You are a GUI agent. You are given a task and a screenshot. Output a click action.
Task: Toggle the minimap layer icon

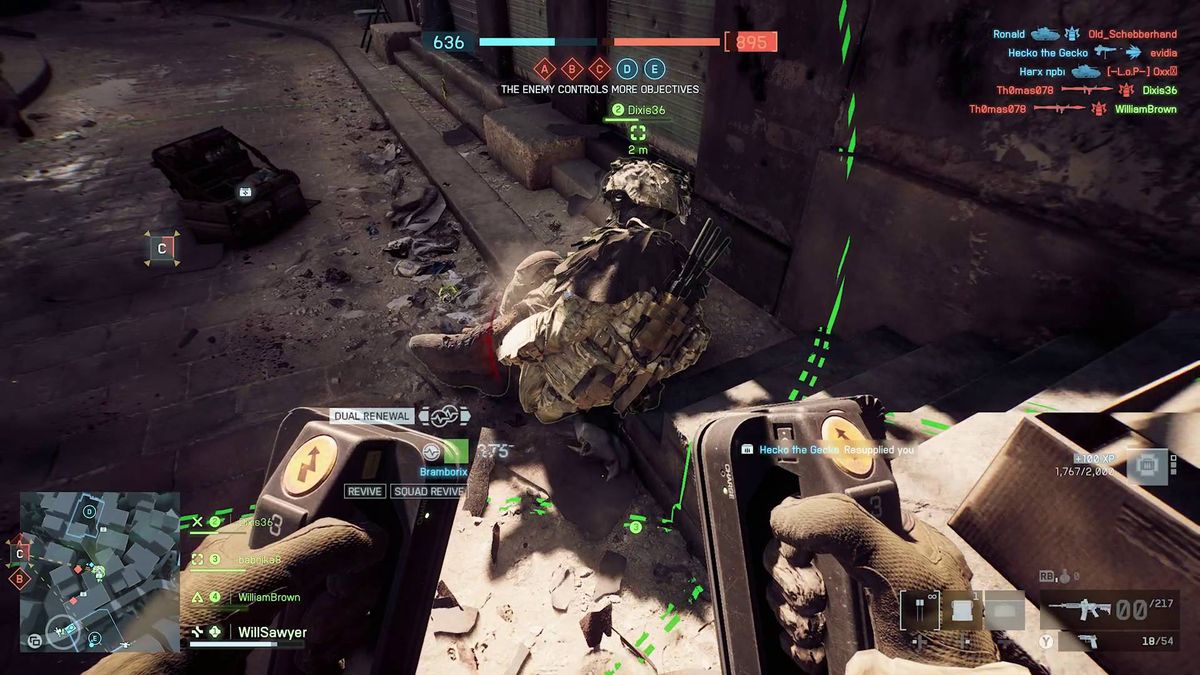35,640
